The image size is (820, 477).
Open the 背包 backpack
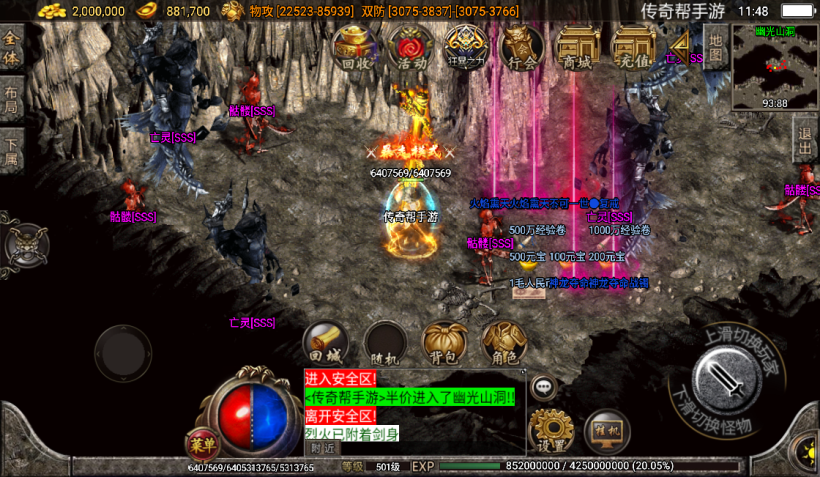click(x=444, y=343)
